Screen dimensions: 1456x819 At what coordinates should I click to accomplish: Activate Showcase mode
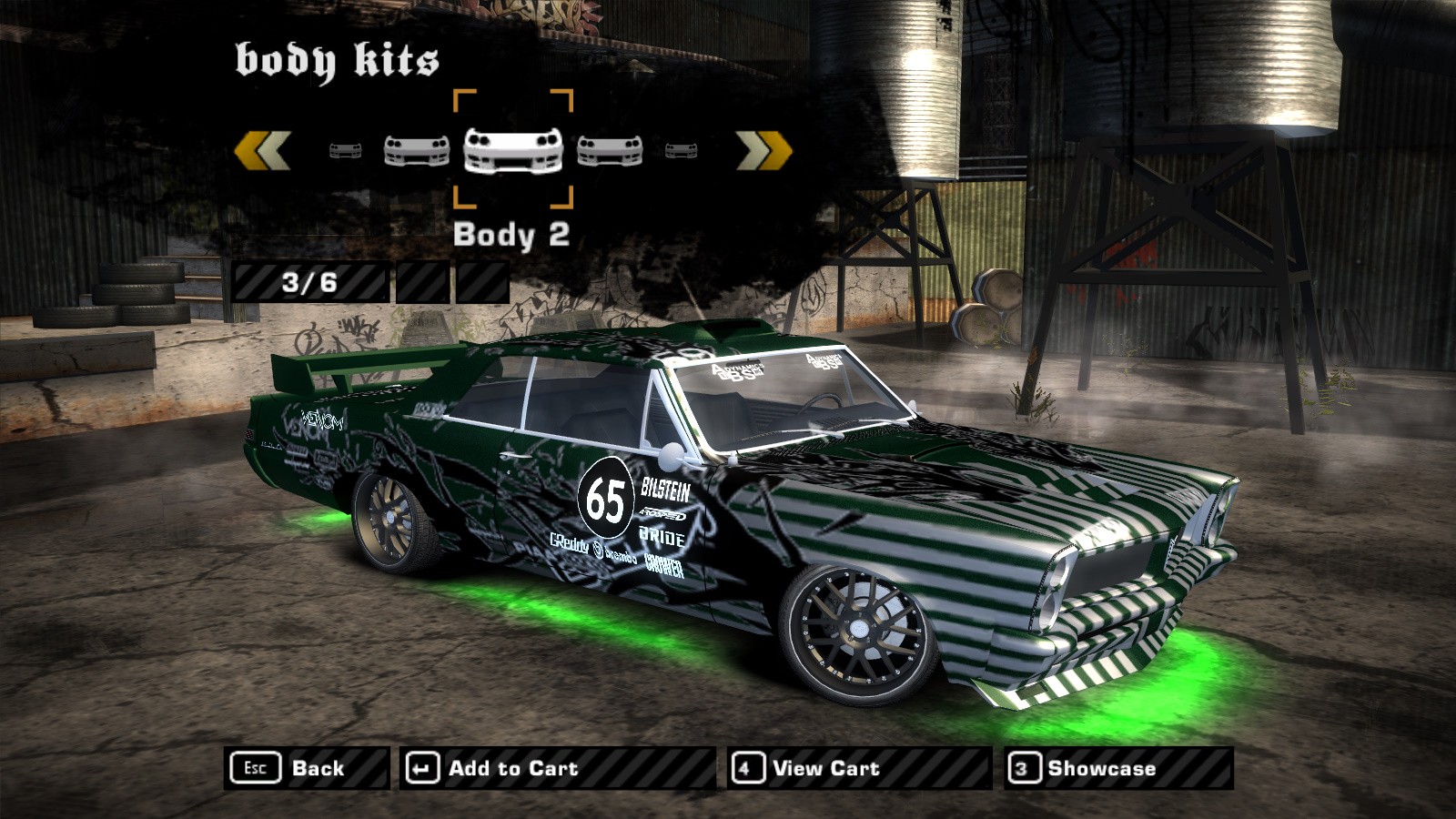tap(1118, 768)
